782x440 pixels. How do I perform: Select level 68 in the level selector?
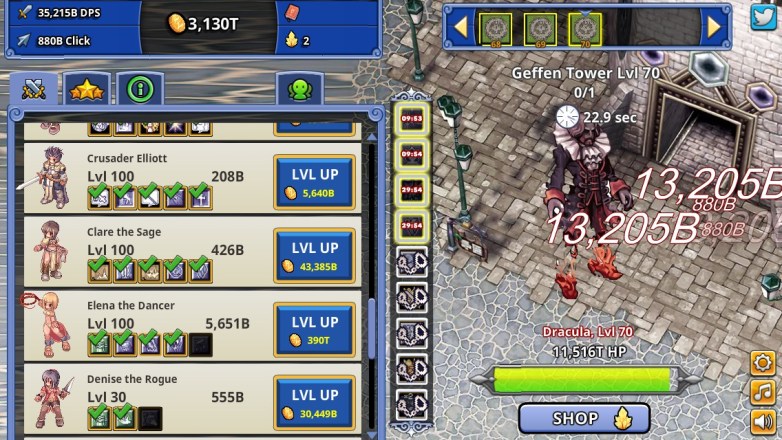[x=495, y=29]
